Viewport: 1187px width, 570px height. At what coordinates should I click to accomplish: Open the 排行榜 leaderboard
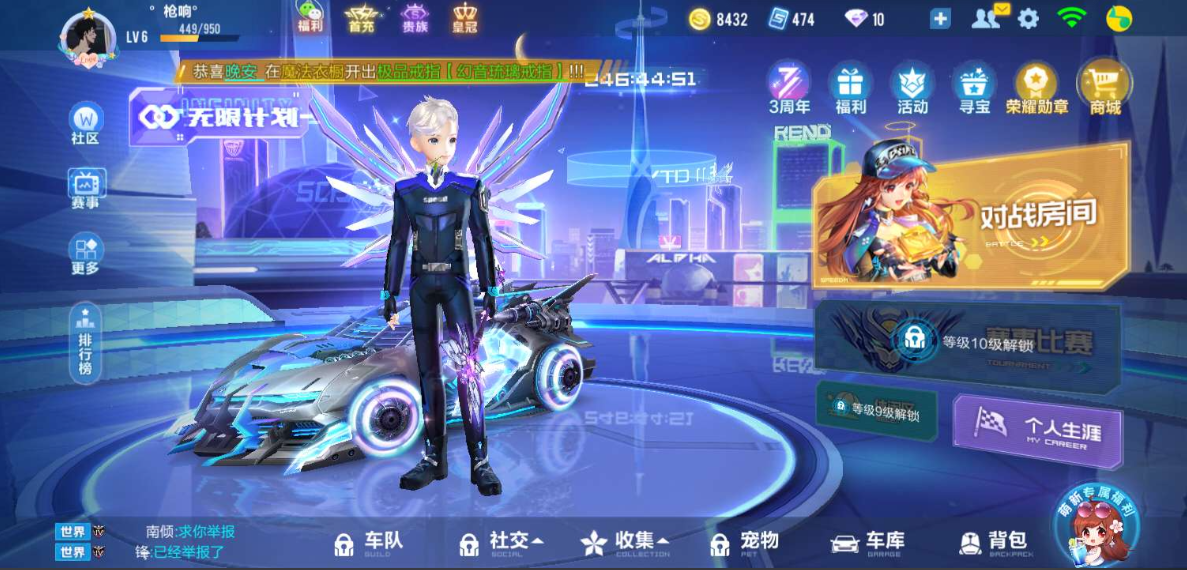(86, 343)
